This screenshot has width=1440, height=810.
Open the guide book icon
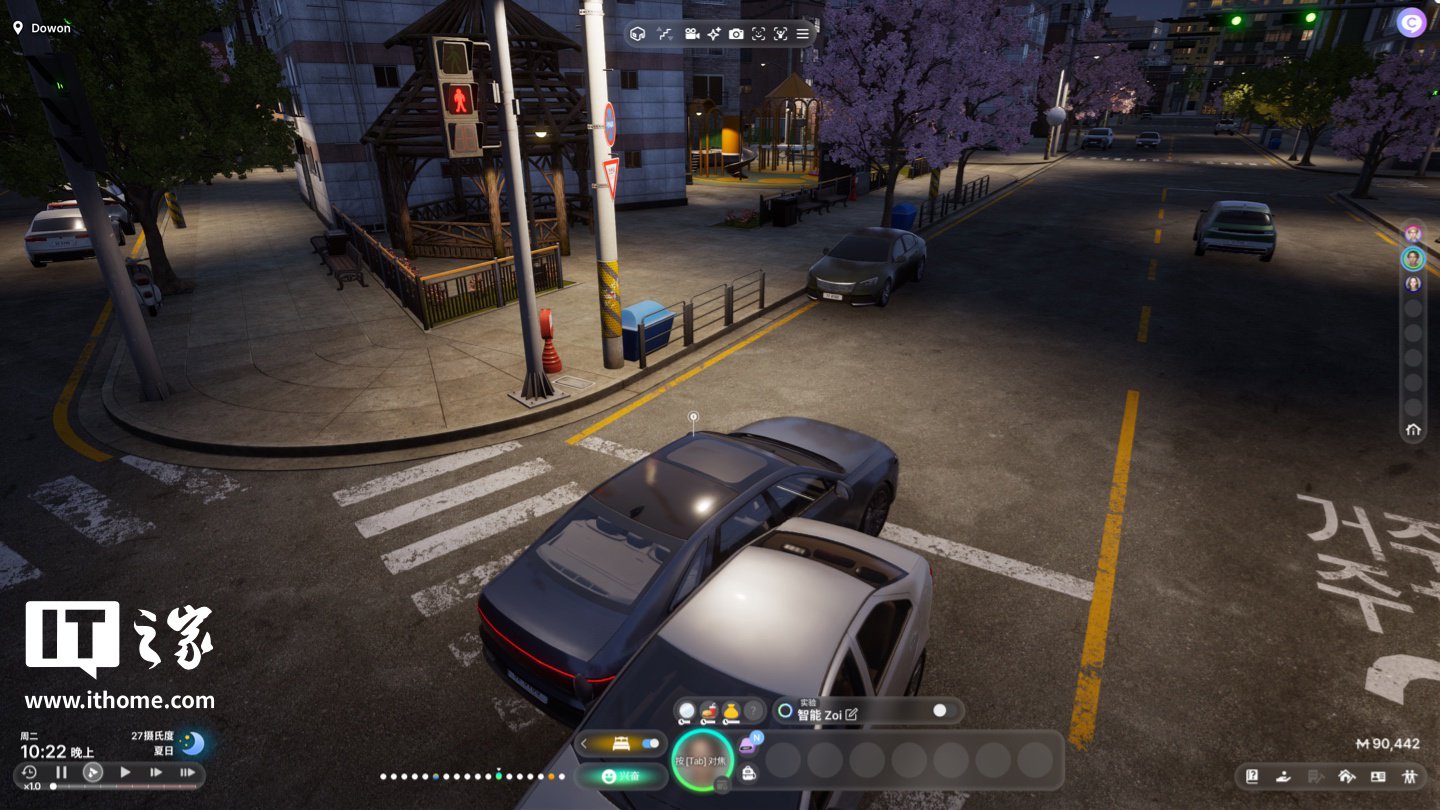pos(1252,775)
